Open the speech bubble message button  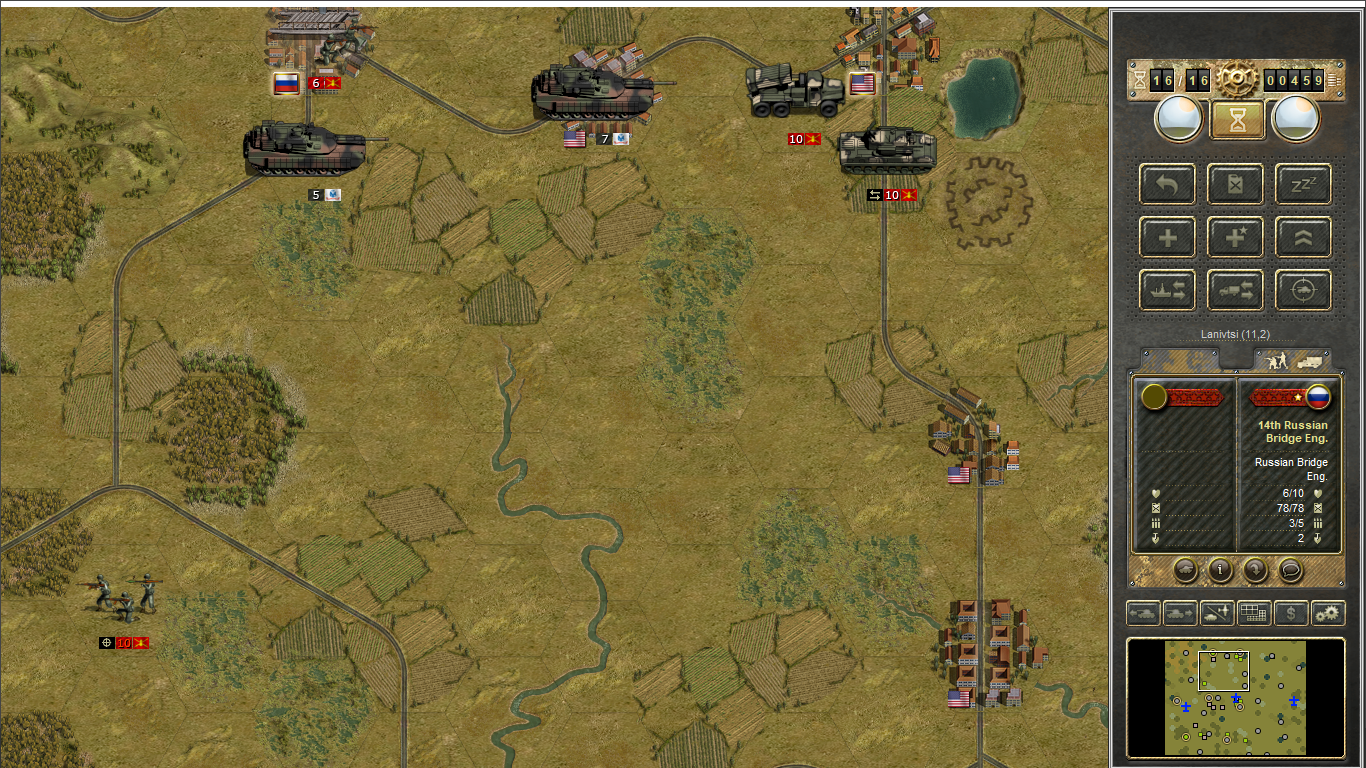(x=1290, y=570)
